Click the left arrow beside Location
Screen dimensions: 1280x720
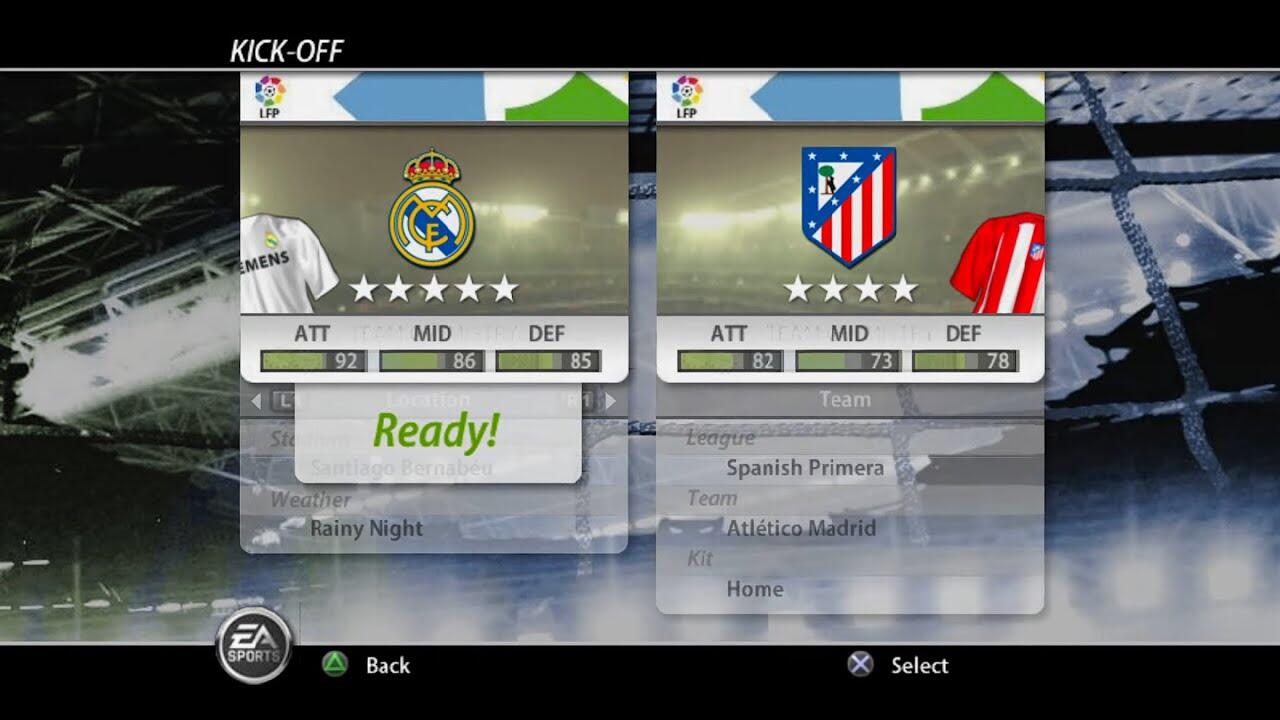[256, 401]
